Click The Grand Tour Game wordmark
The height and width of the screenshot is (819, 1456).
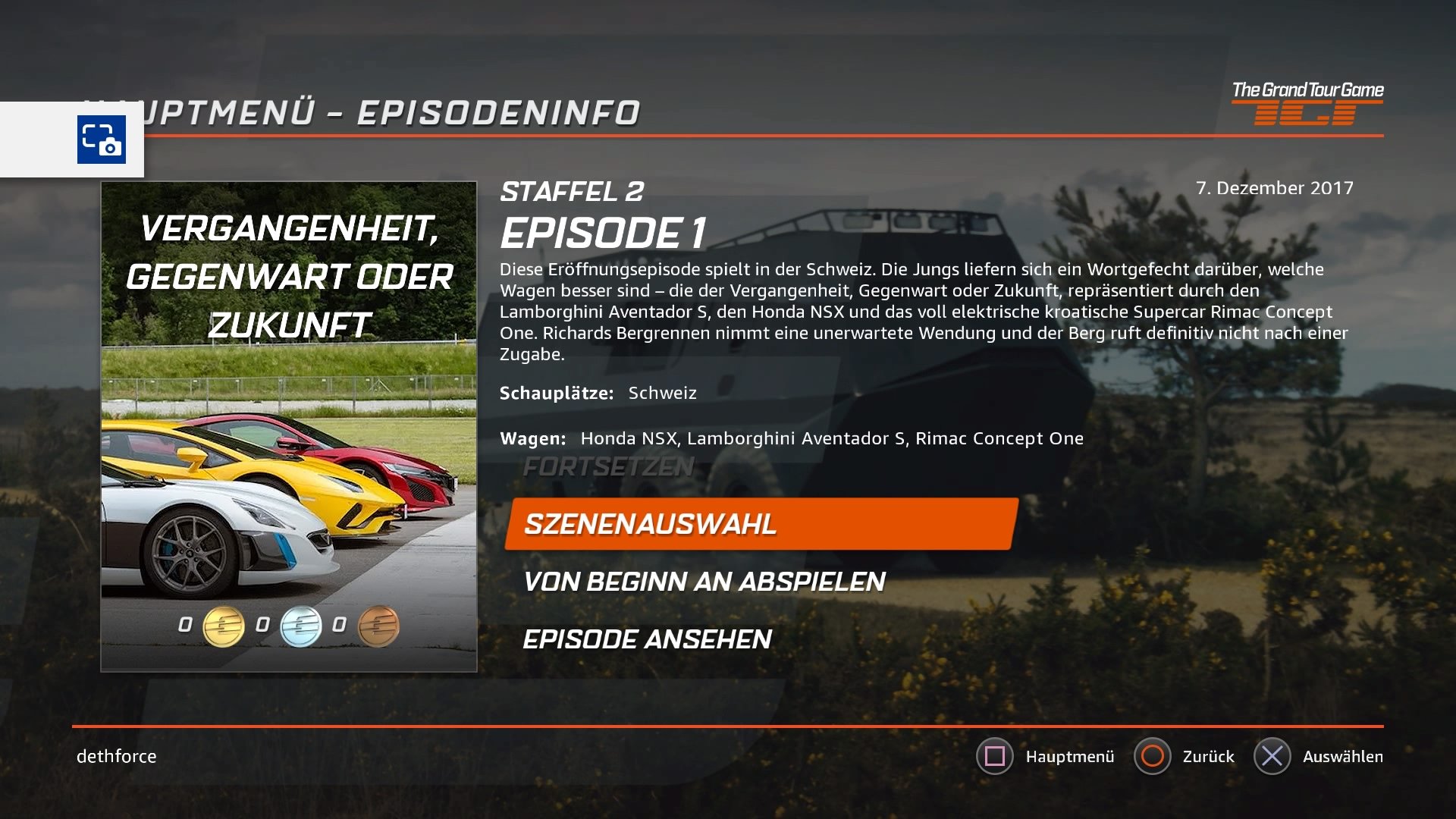pos(1310,89)
